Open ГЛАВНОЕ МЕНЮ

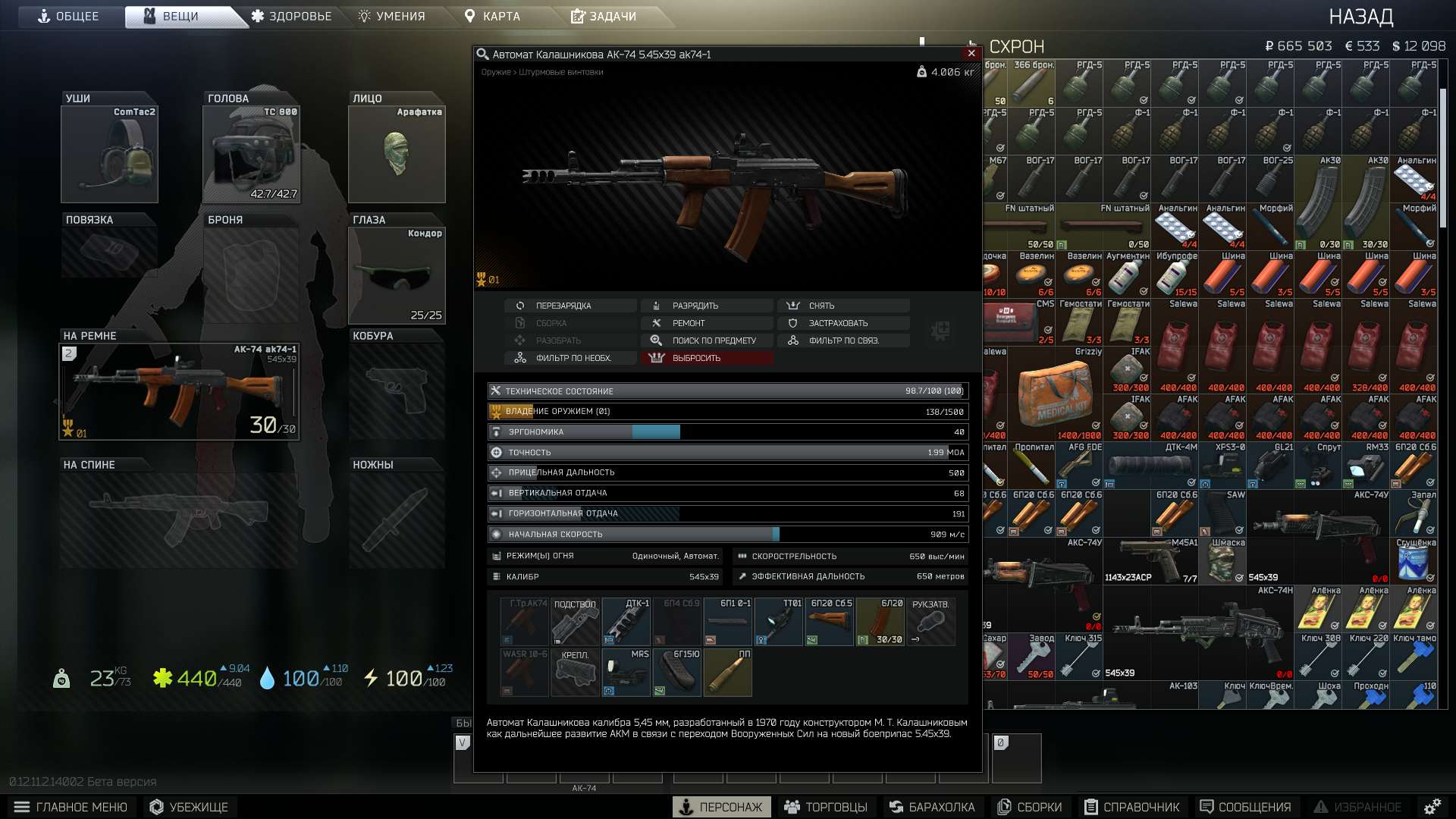tap(71, 807)
